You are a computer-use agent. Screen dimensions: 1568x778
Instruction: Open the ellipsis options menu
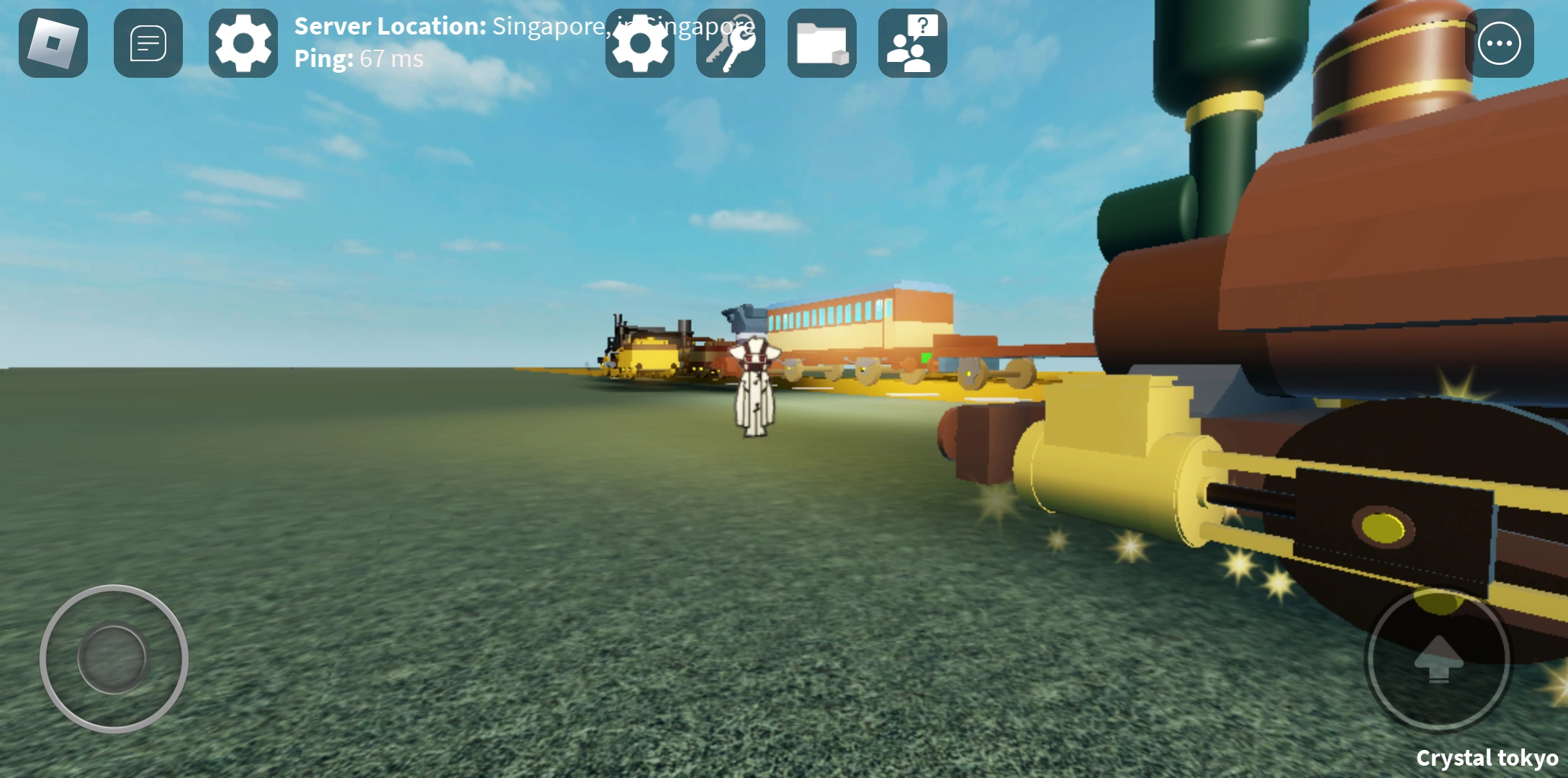coord(1500,43)
